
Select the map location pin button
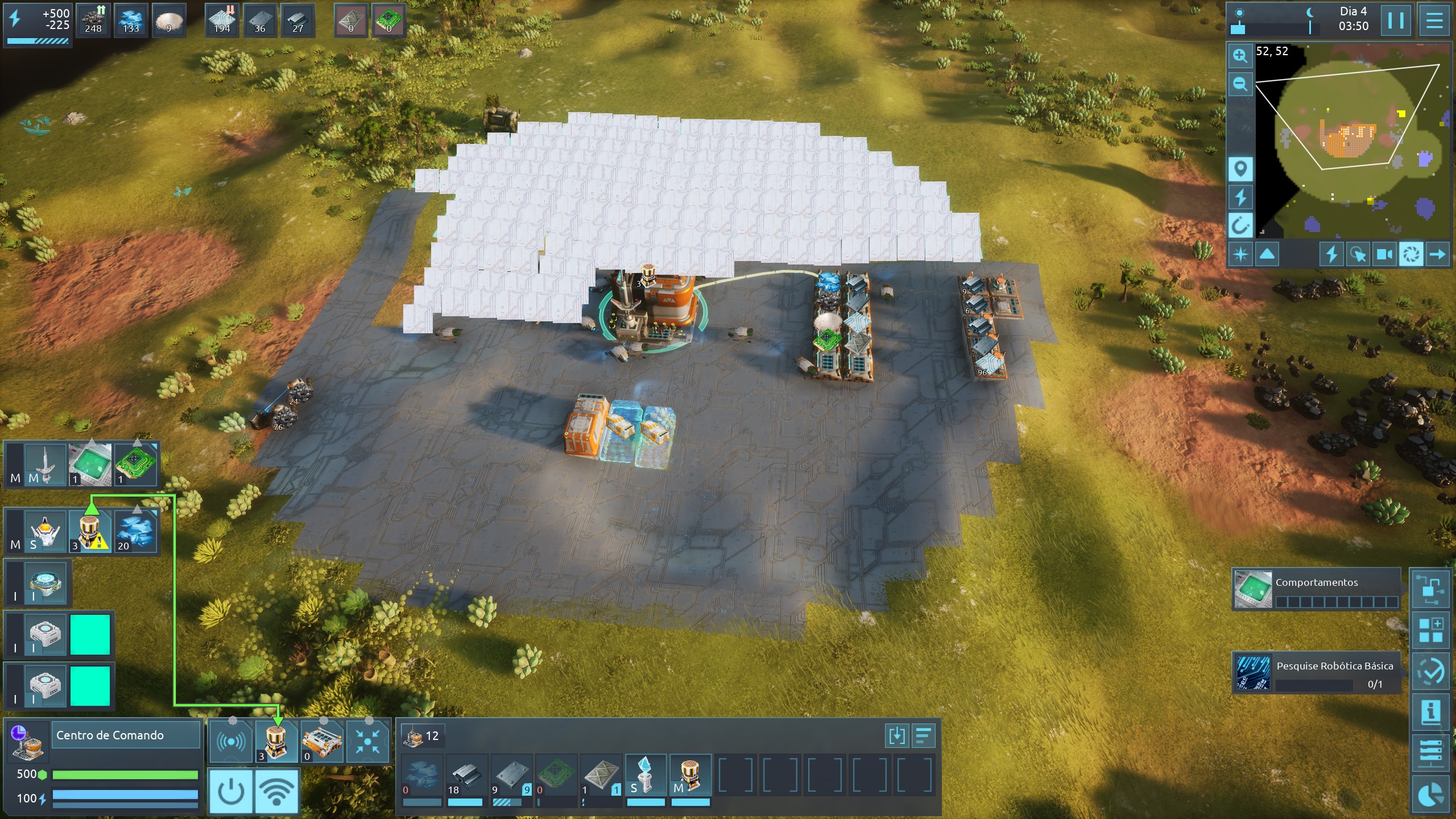tap(1240, 169)
